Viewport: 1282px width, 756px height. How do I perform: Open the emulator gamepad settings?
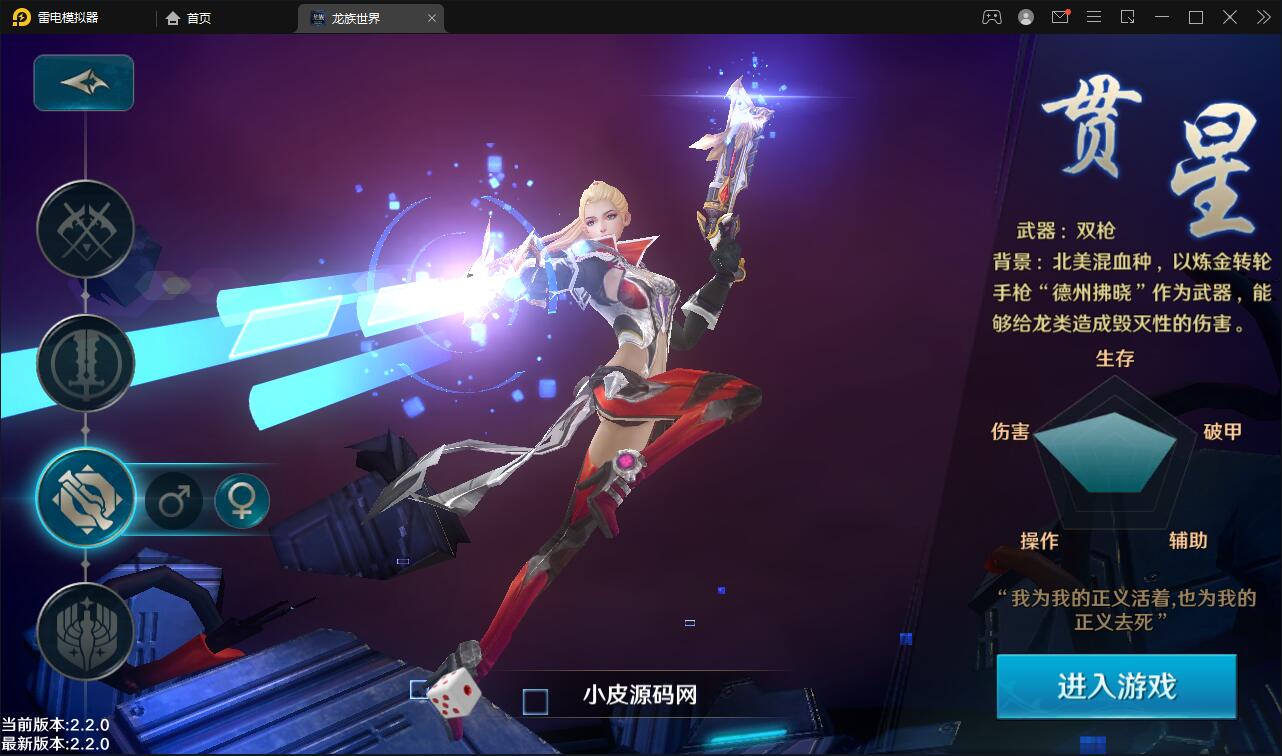(x=991, y=17)
